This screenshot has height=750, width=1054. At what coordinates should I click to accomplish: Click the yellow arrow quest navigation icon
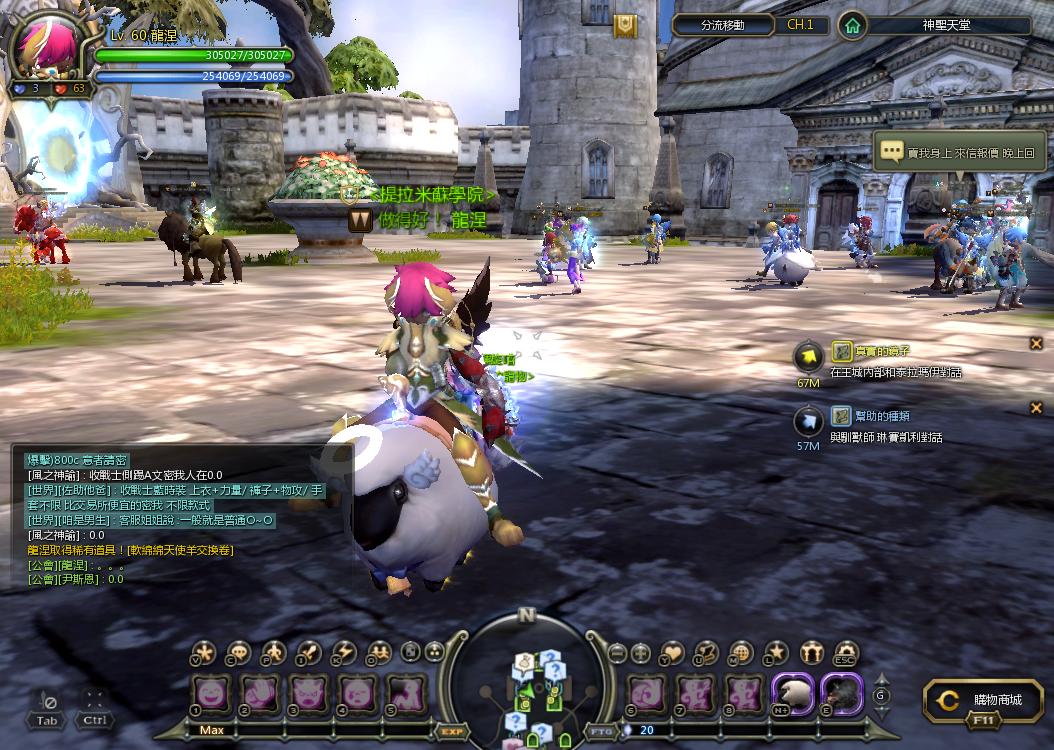coord(808,357)
